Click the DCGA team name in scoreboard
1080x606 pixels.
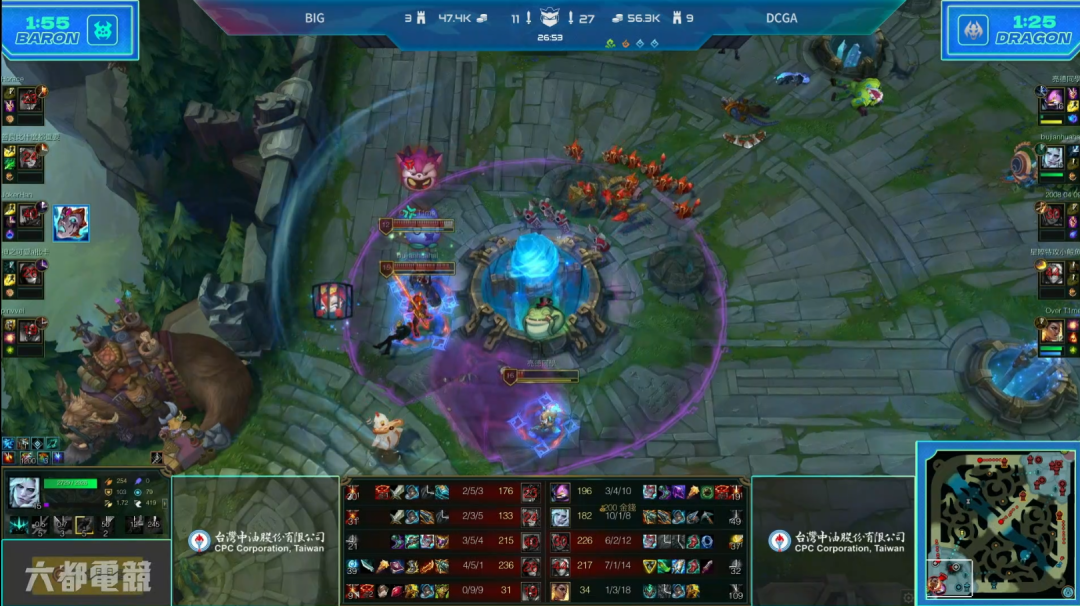click(781, 18)
